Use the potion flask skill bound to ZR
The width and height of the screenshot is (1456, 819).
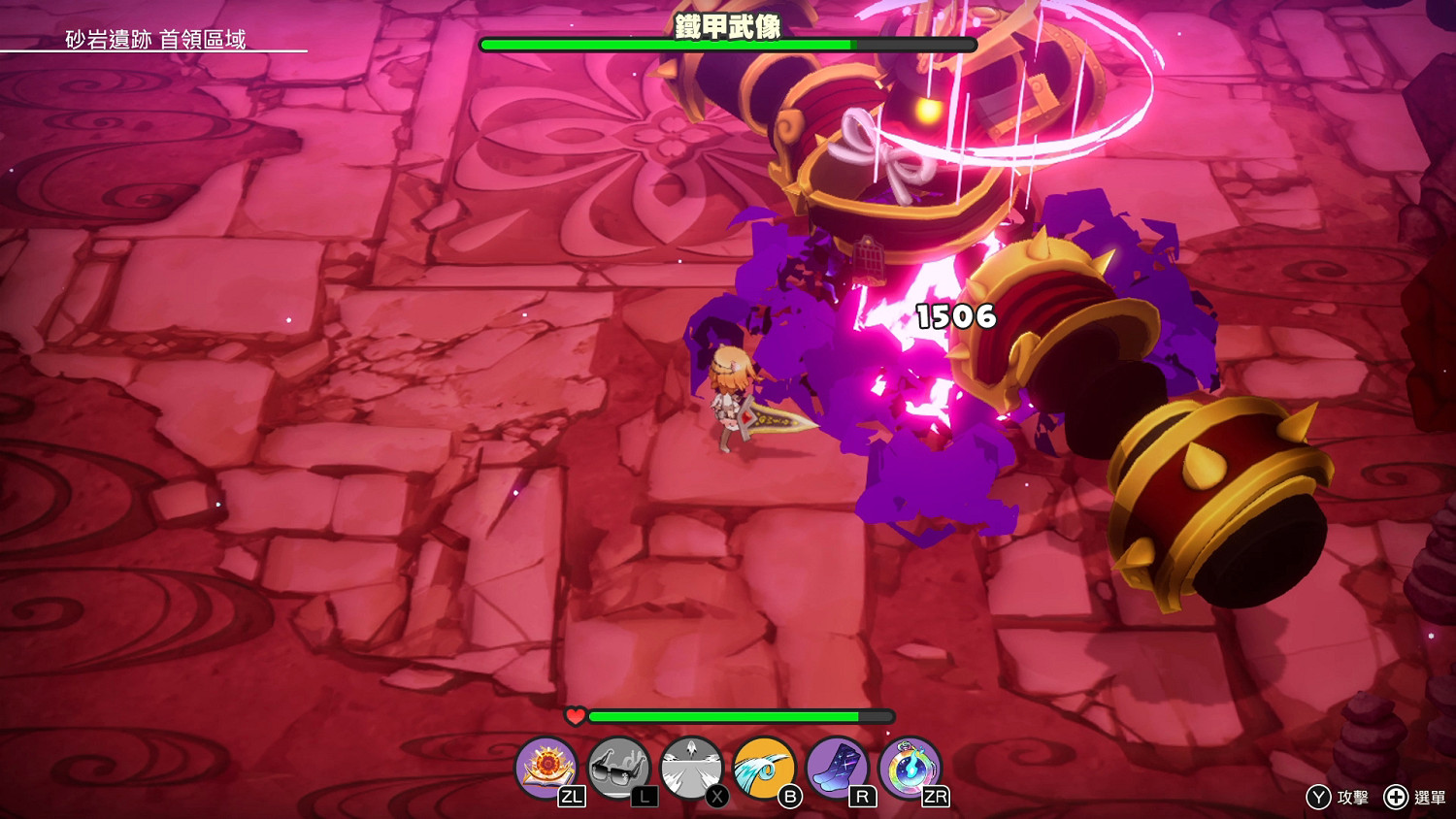(x=910, y=767)
